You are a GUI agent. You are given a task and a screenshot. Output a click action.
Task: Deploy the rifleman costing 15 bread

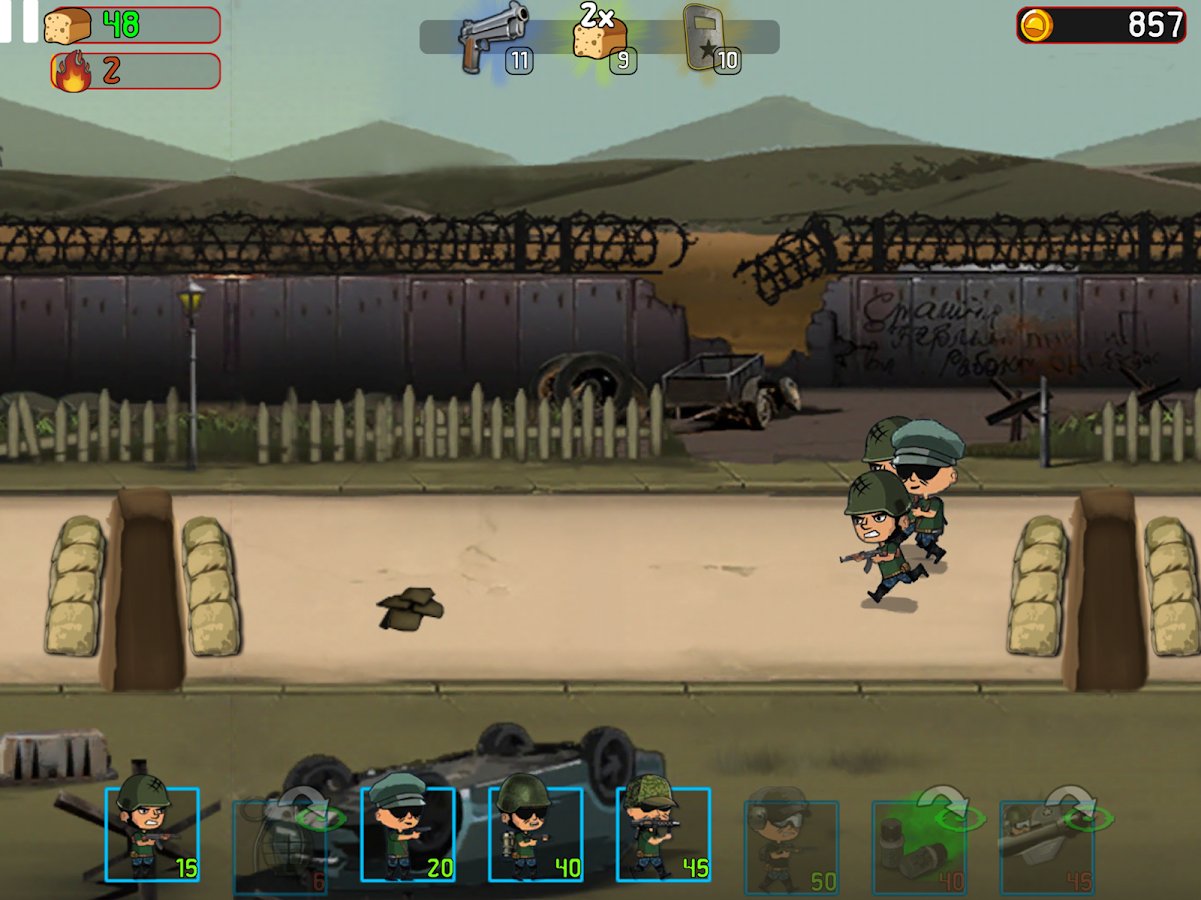[152, 834]
